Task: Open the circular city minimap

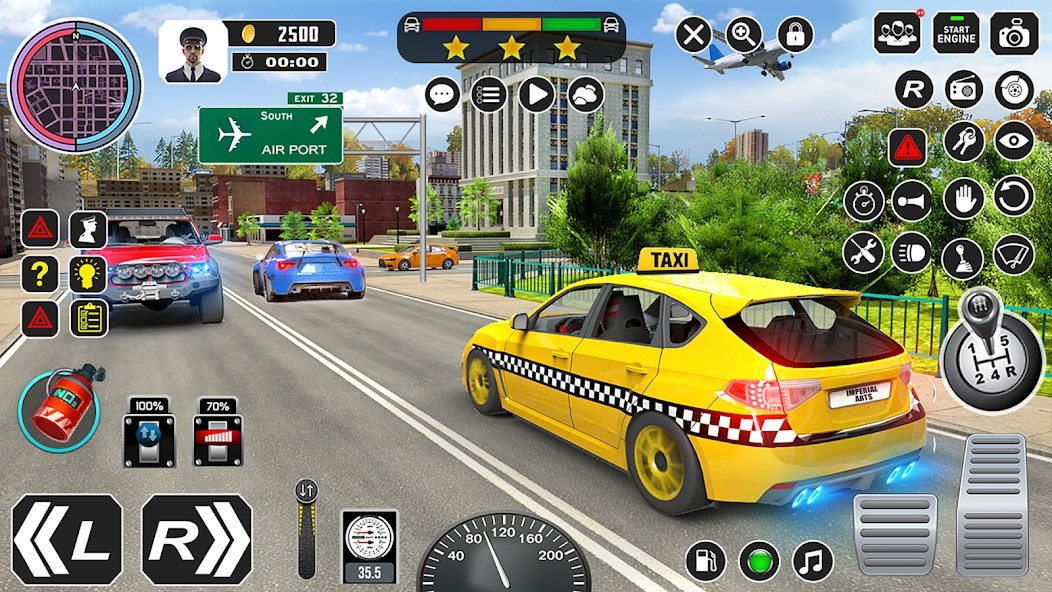Action: click(75, 85)
